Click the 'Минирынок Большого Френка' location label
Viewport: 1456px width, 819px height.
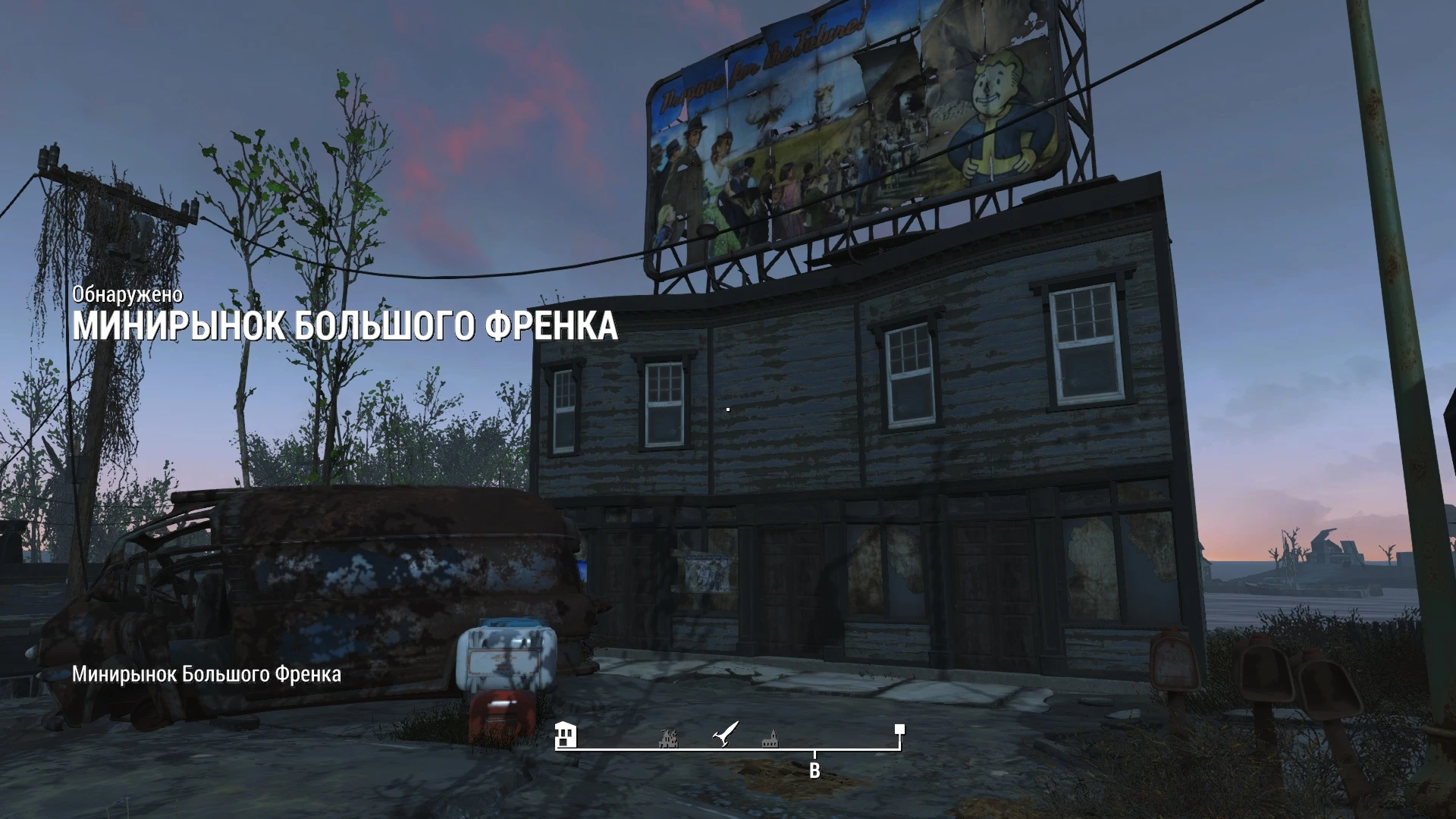pyautogui.click(x=206, y=673)
